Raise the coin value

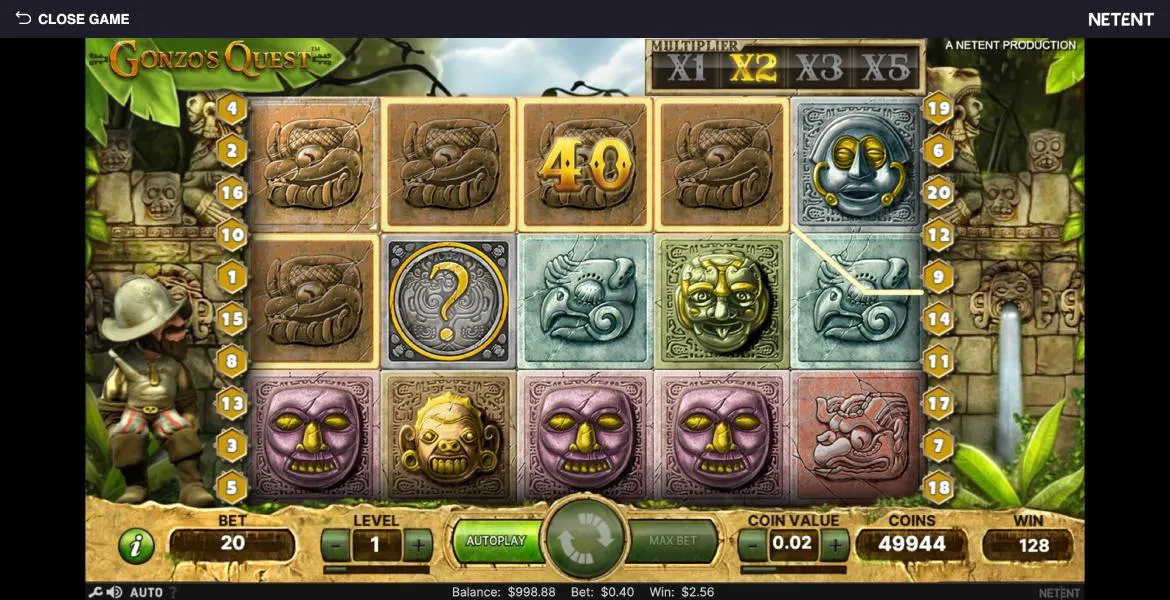[834, 545]
